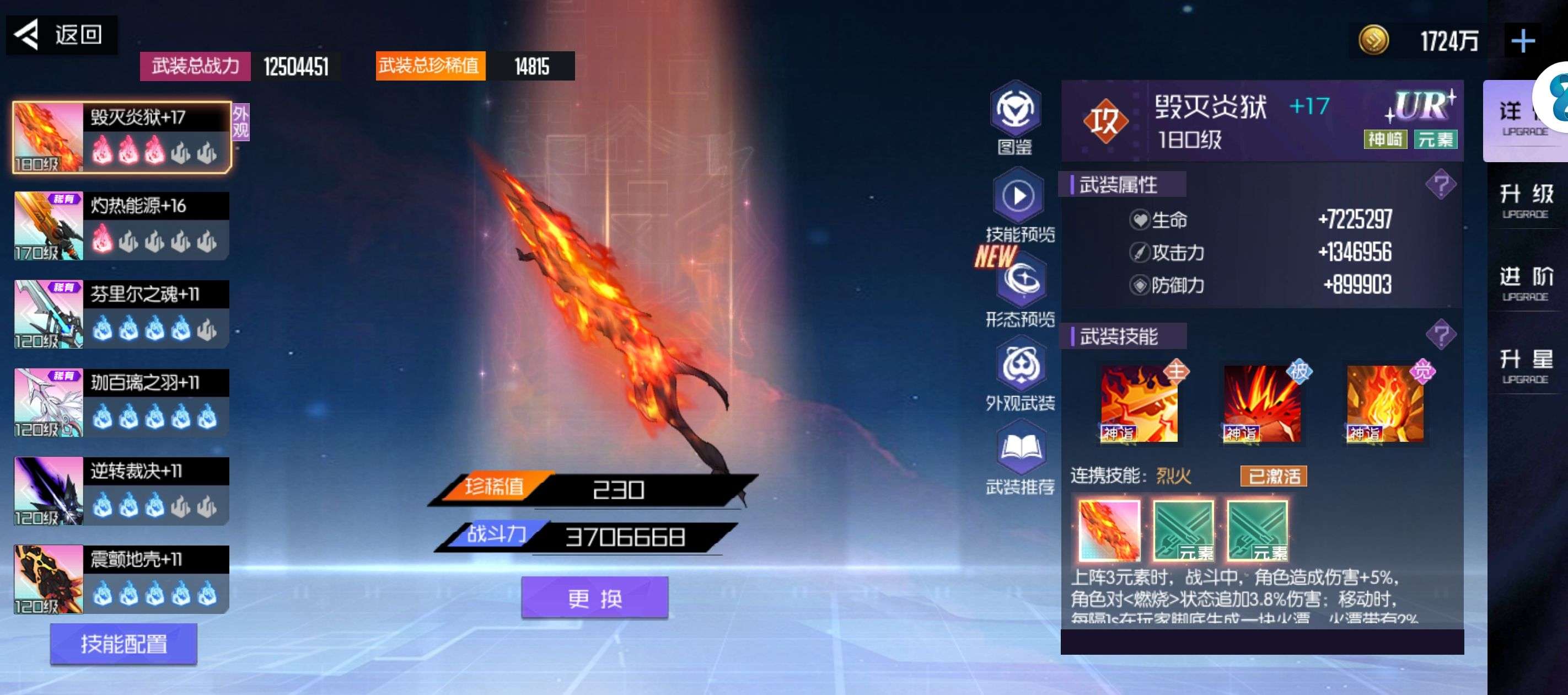This screenshot has width=1568, height=695.
Task: Pick the 珈百璃之羽+11 weapon row
Action: point(122,403)
